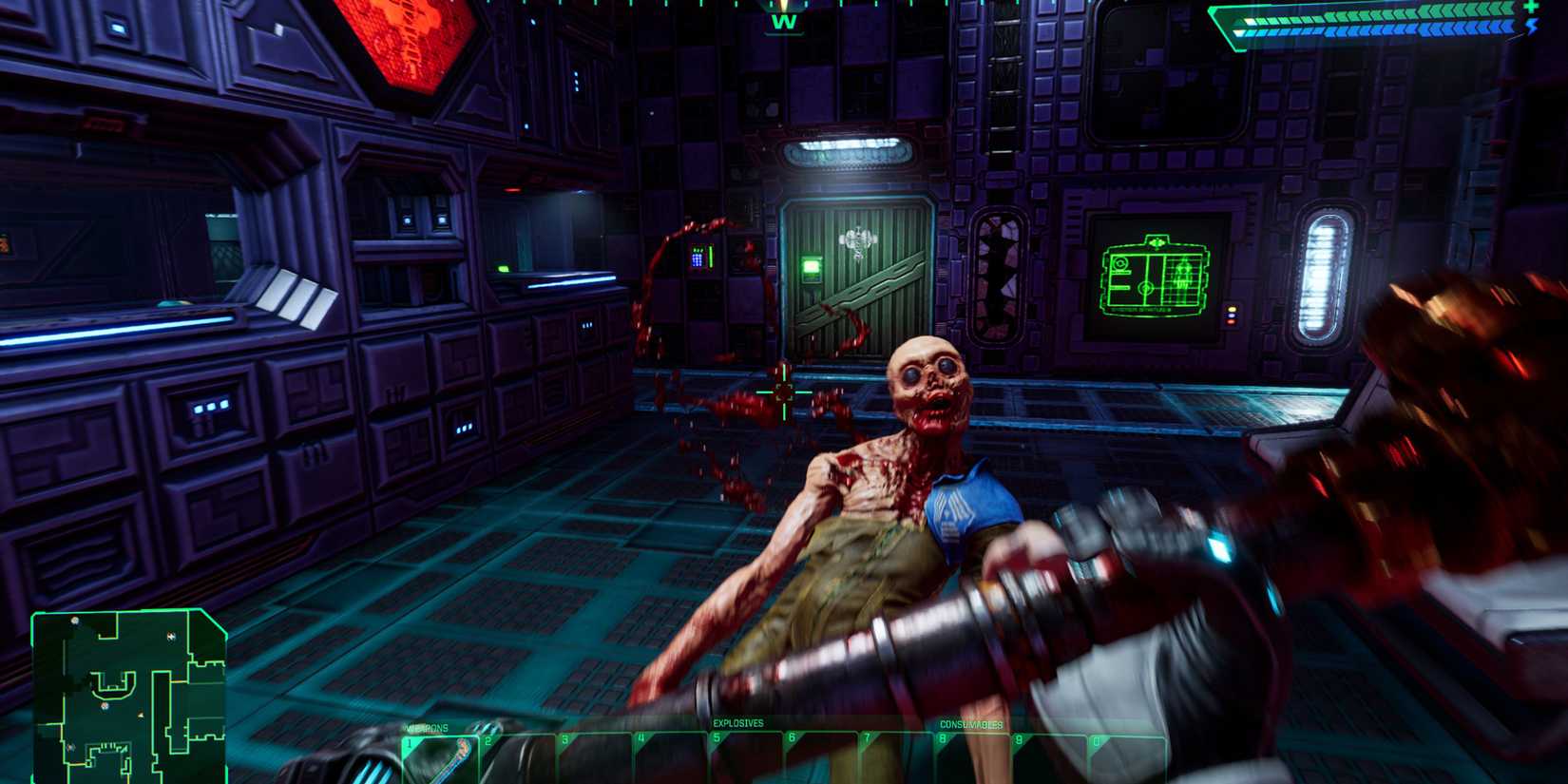Toggle the yellow status light beside the monitor
Image resolution: width=1568 pixels, height=784 pixels.
pos(1232,309)
